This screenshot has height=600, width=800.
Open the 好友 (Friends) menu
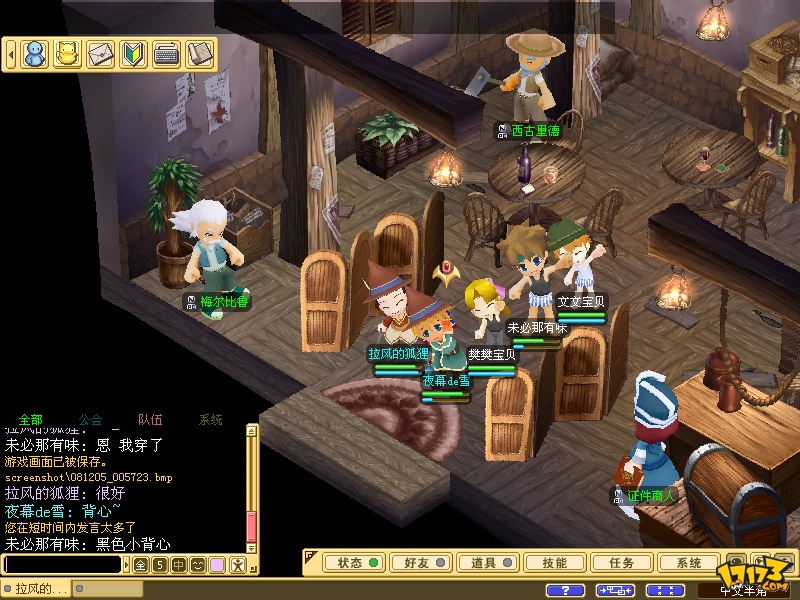[423, 563]
